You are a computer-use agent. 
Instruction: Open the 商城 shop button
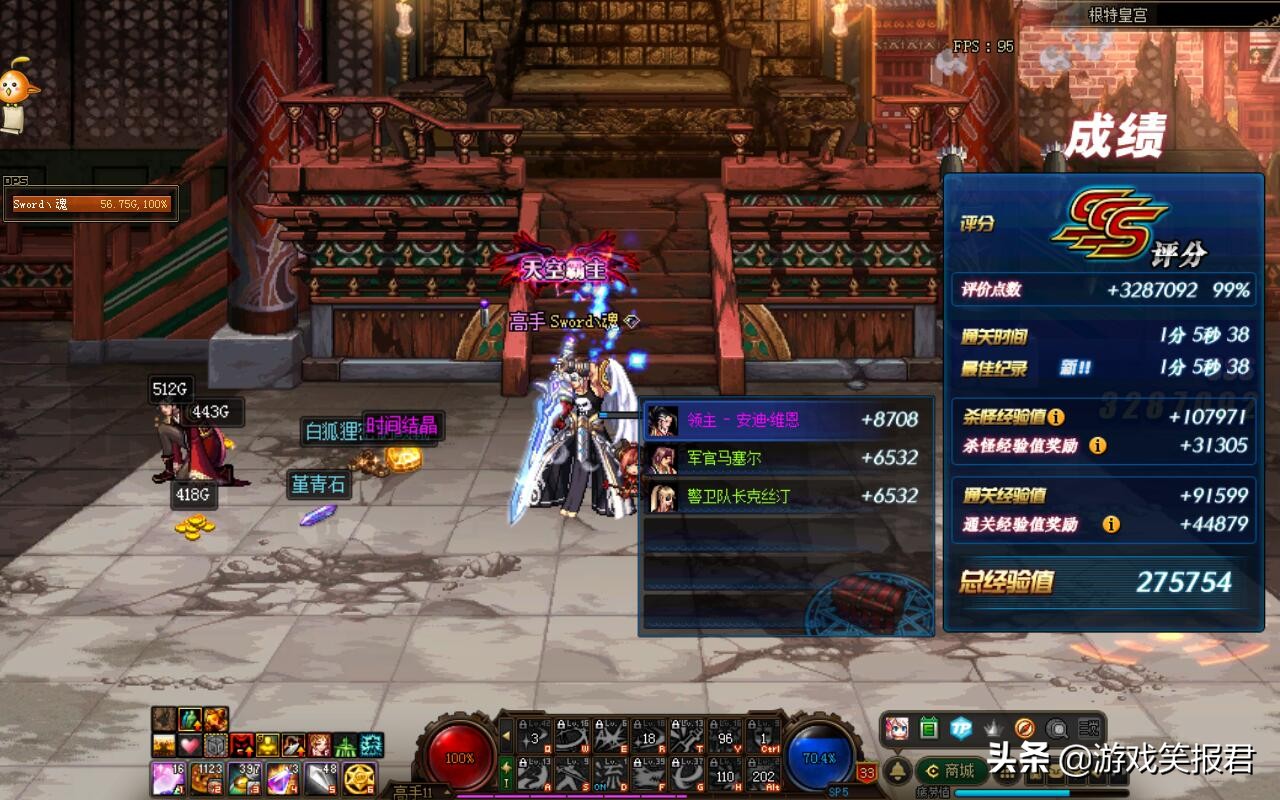click(949, 770)
